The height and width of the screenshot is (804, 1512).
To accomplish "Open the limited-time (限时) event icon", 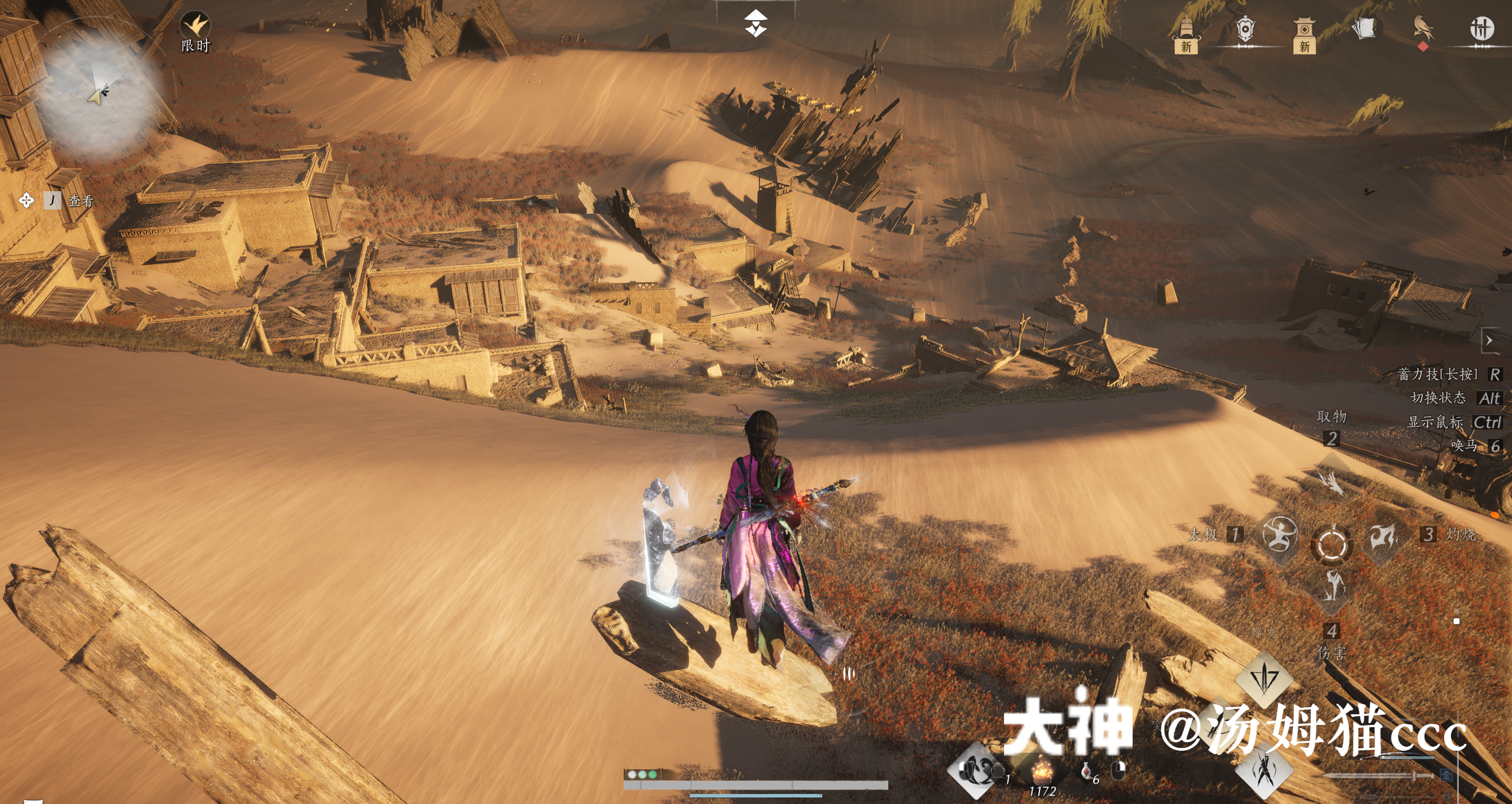I will (x=195, y=27).
